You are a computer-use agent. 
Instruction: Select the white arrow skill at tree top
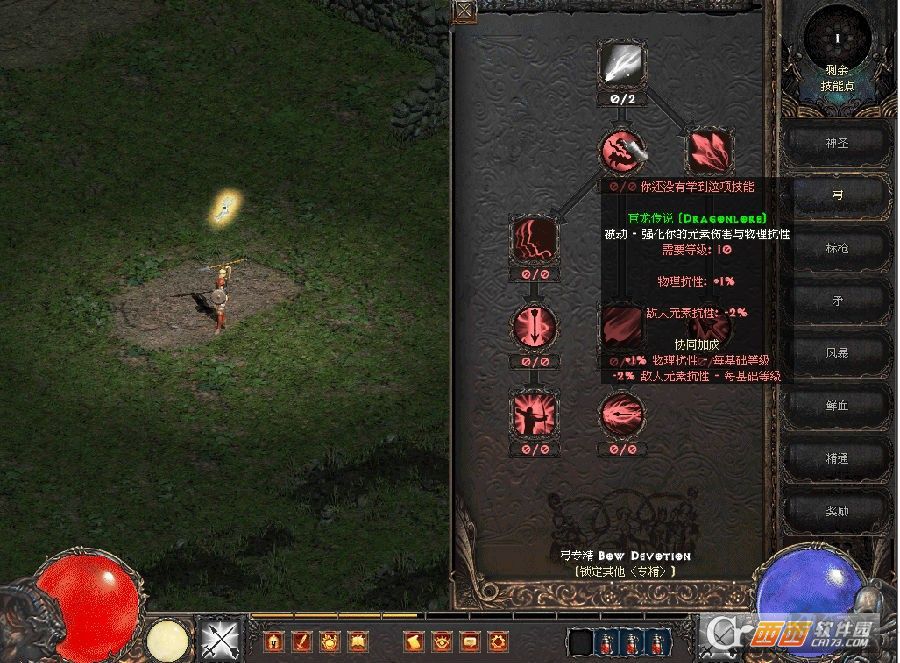point(622,65)
